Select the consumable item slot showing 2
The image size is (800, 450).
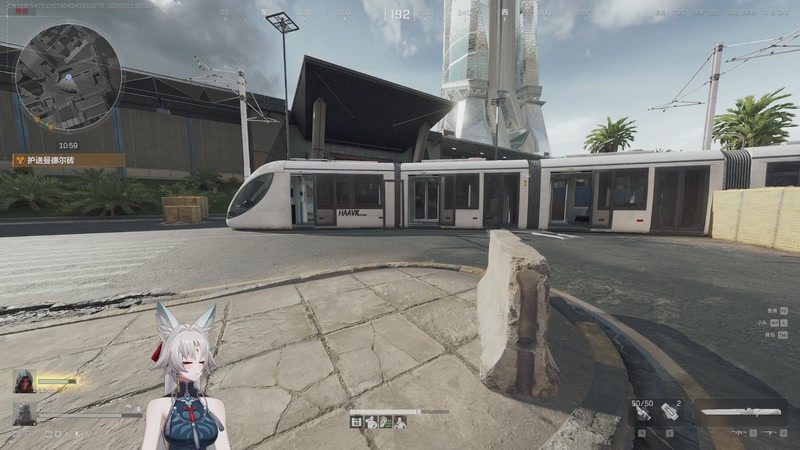click(669, 412)
